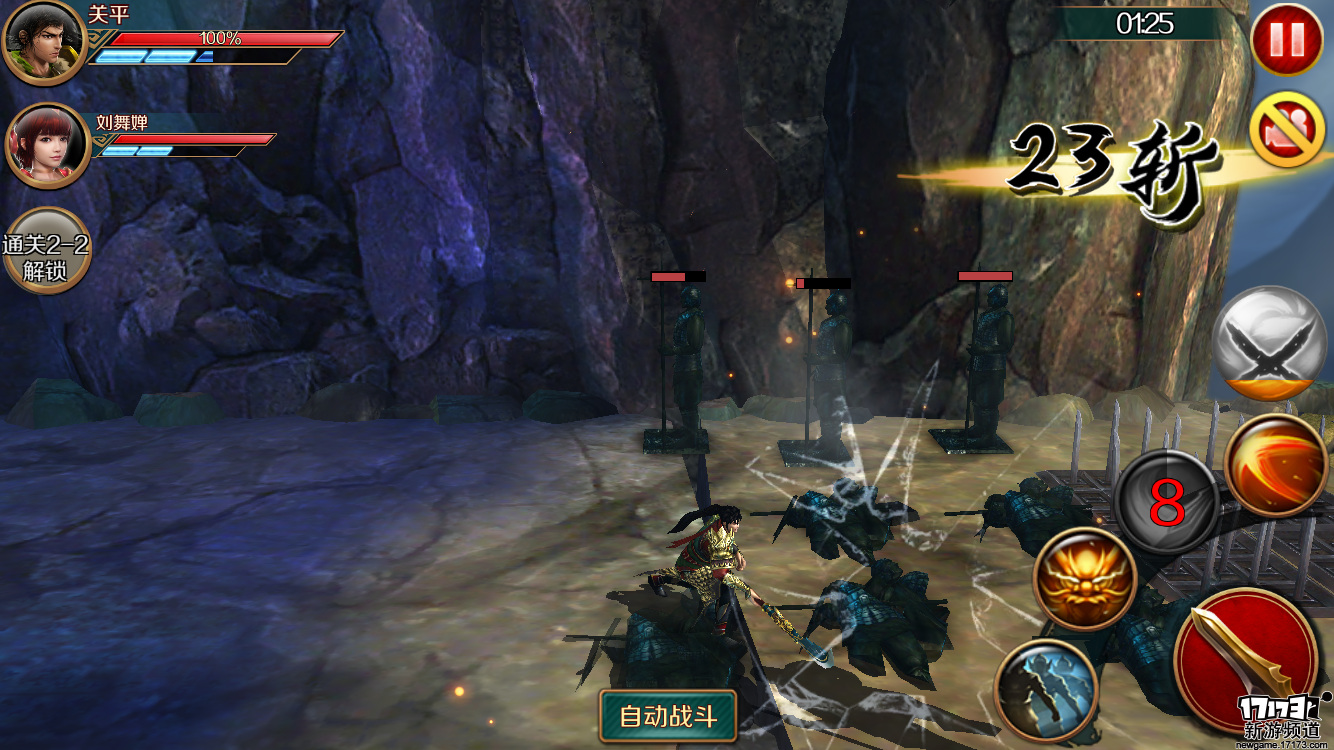1334x750 pixels.
Task: Tap the skill on cooldown showing 8
Action: coord(1166,503)
